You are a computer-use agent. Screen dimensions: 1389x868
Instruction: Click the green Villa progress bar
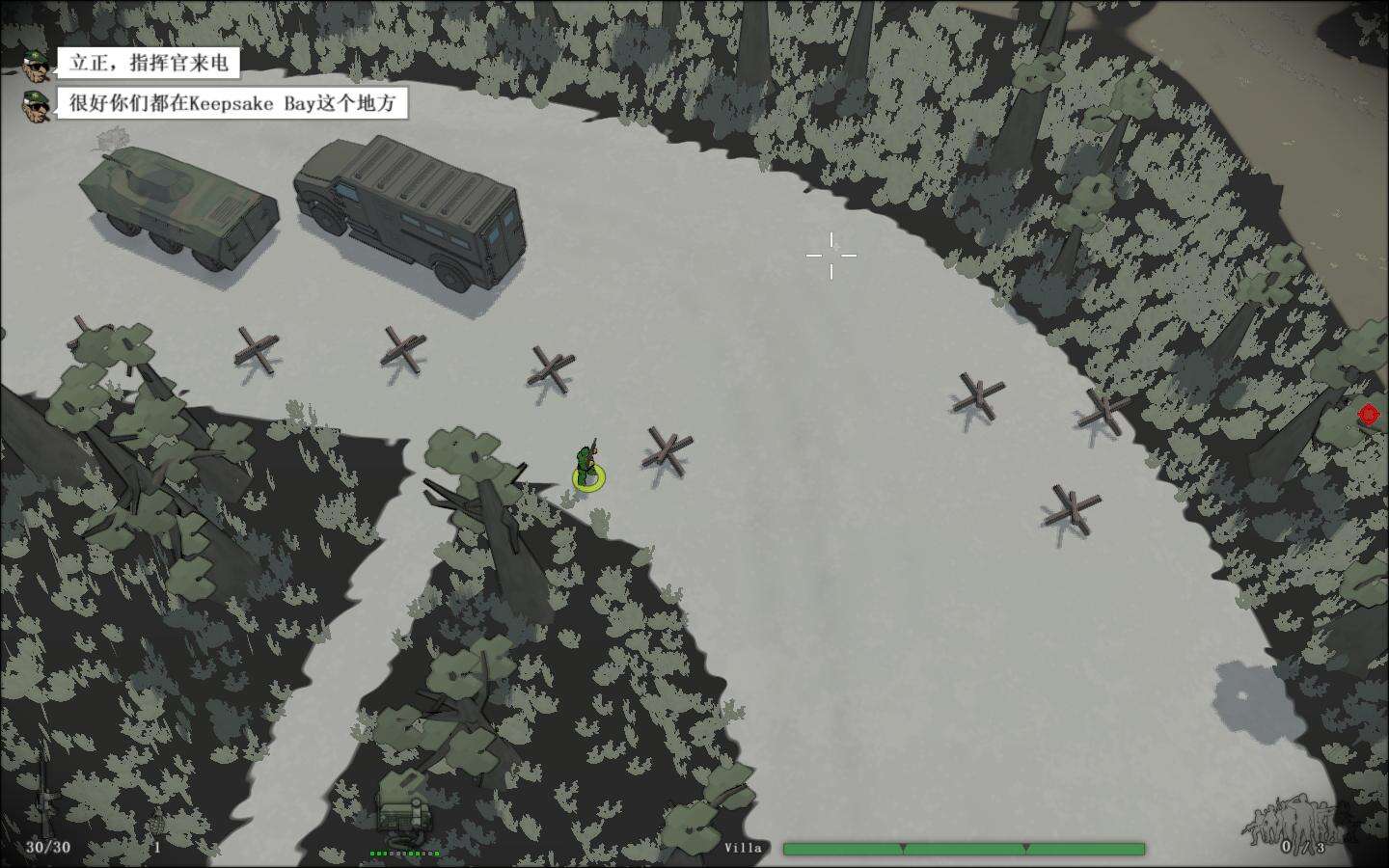(965, 847)
